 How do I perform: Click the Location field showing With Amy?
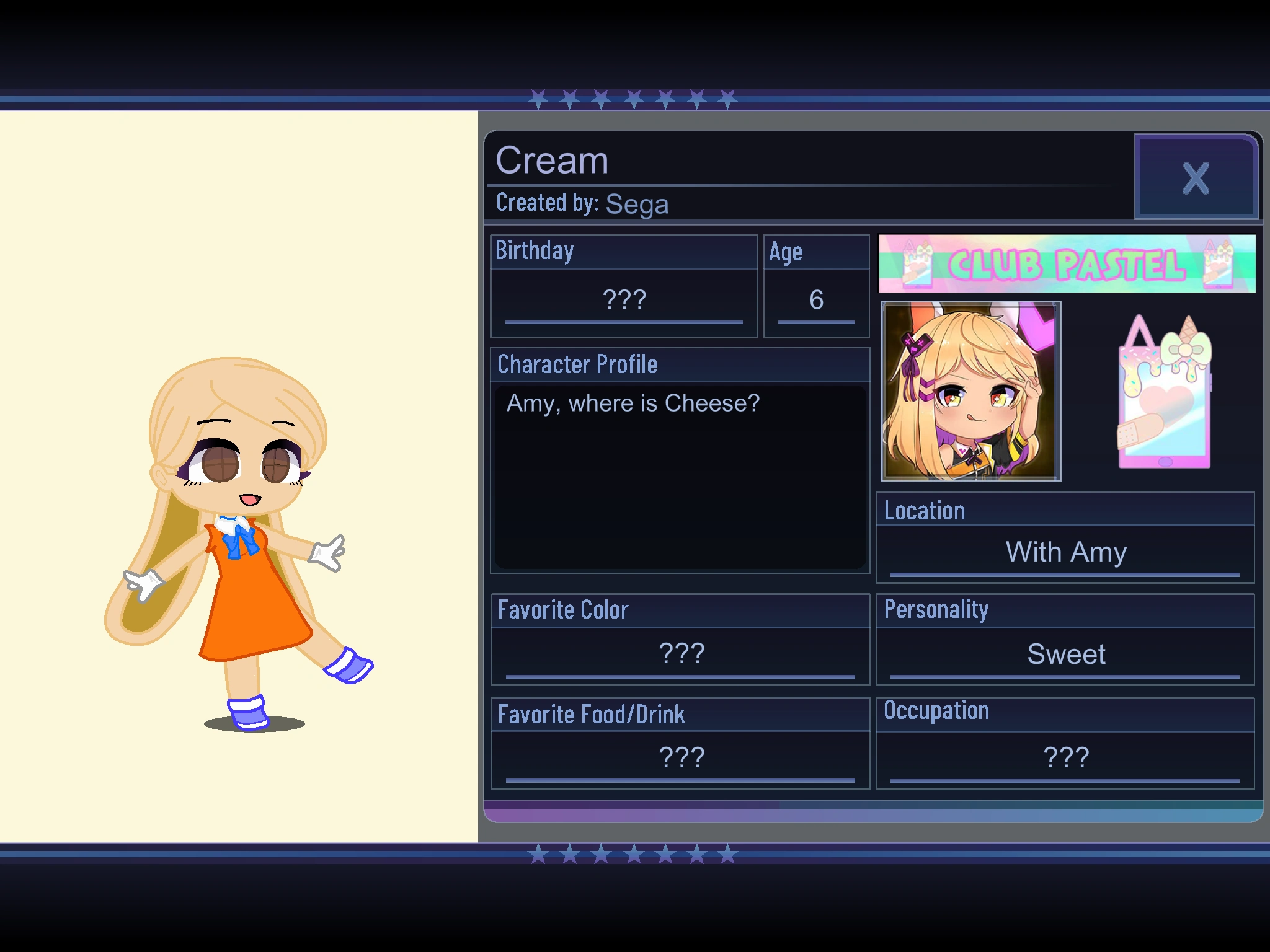tap(1065, 552)
